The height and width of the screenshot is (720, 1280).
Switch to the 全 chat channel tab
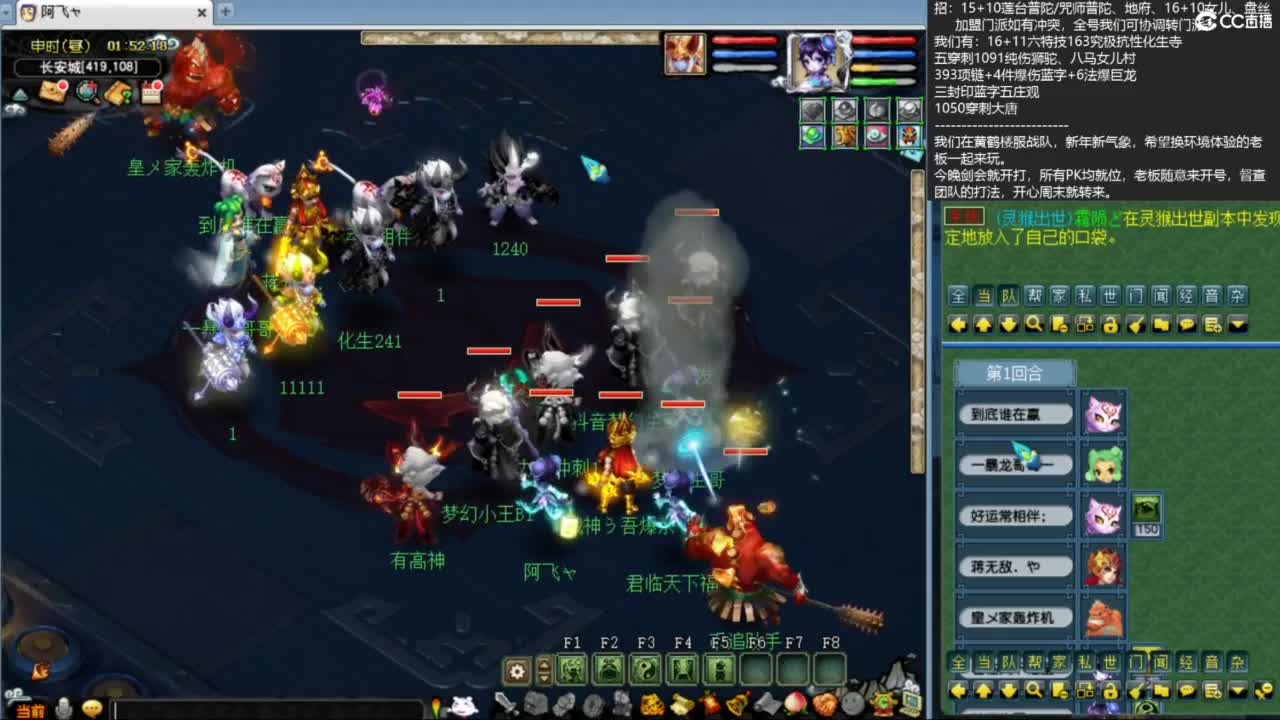click(957, 296)
